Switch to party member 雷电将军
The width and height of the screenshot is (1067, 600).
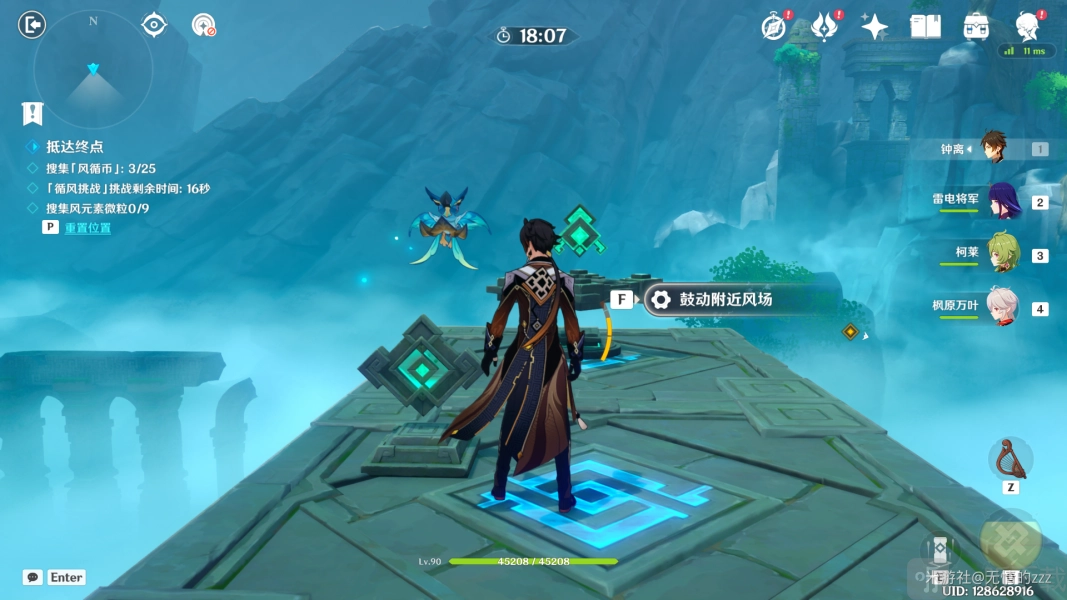(x=1002, y=201)
